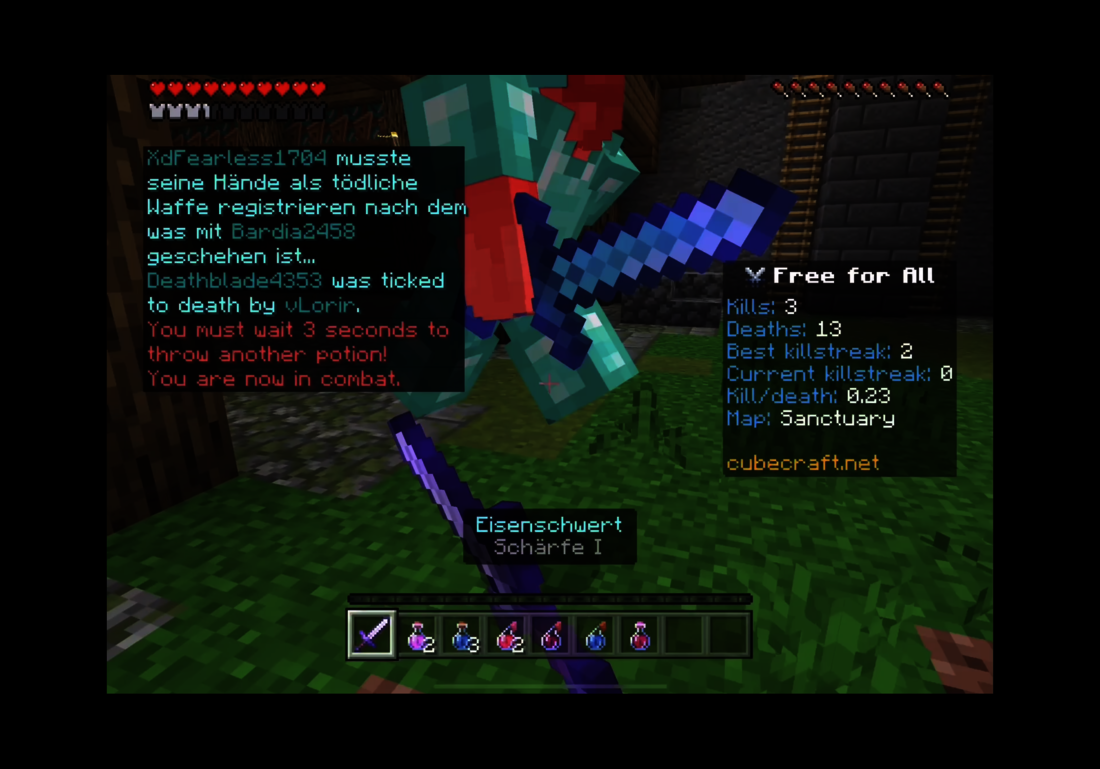Click the chat message log
This screenshot has width=1100, height=769.
304,268
